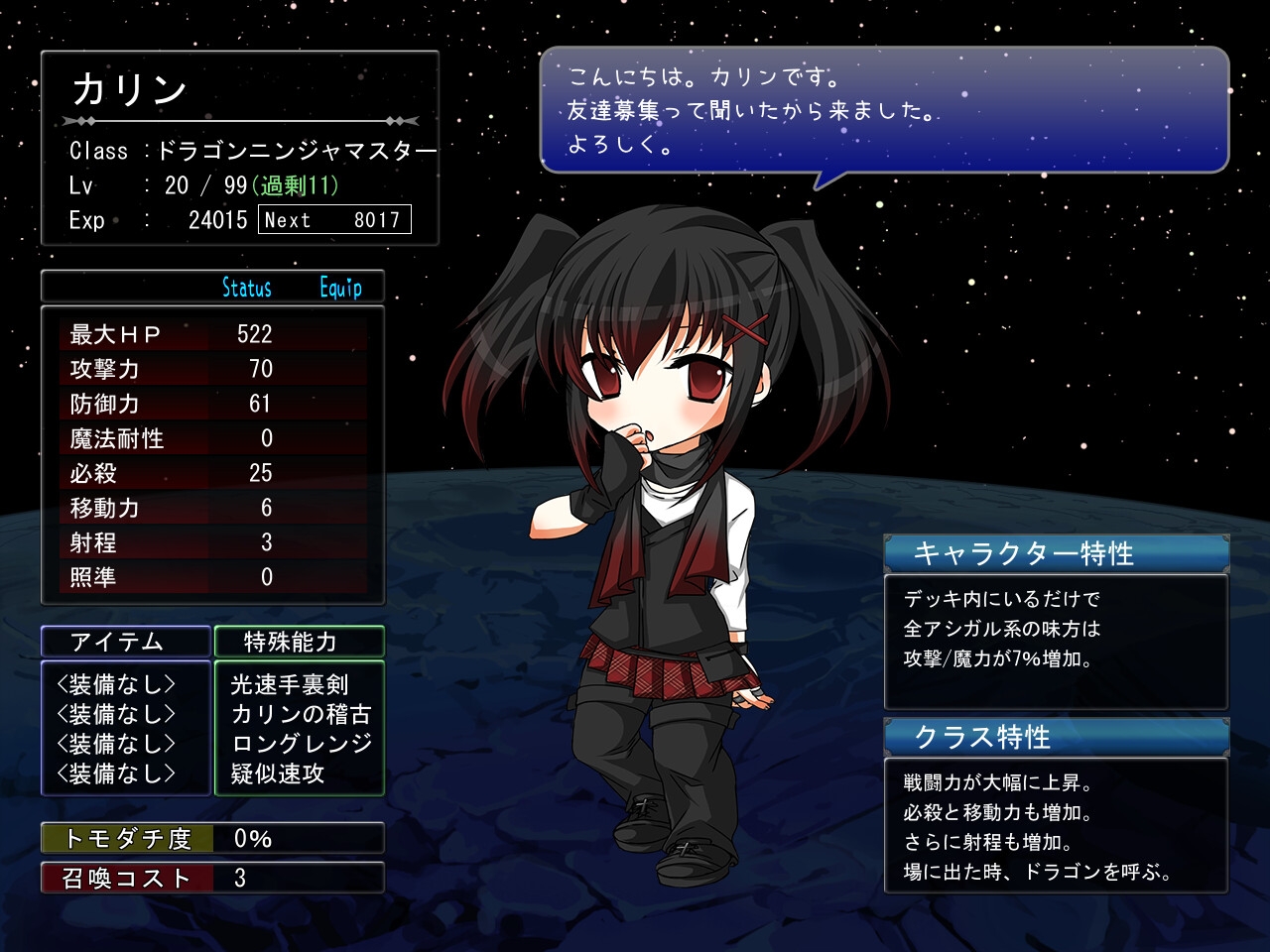Open the Equip tab
The width and height of the screenshot is (1270, 952).
click(x=340, y=288)
